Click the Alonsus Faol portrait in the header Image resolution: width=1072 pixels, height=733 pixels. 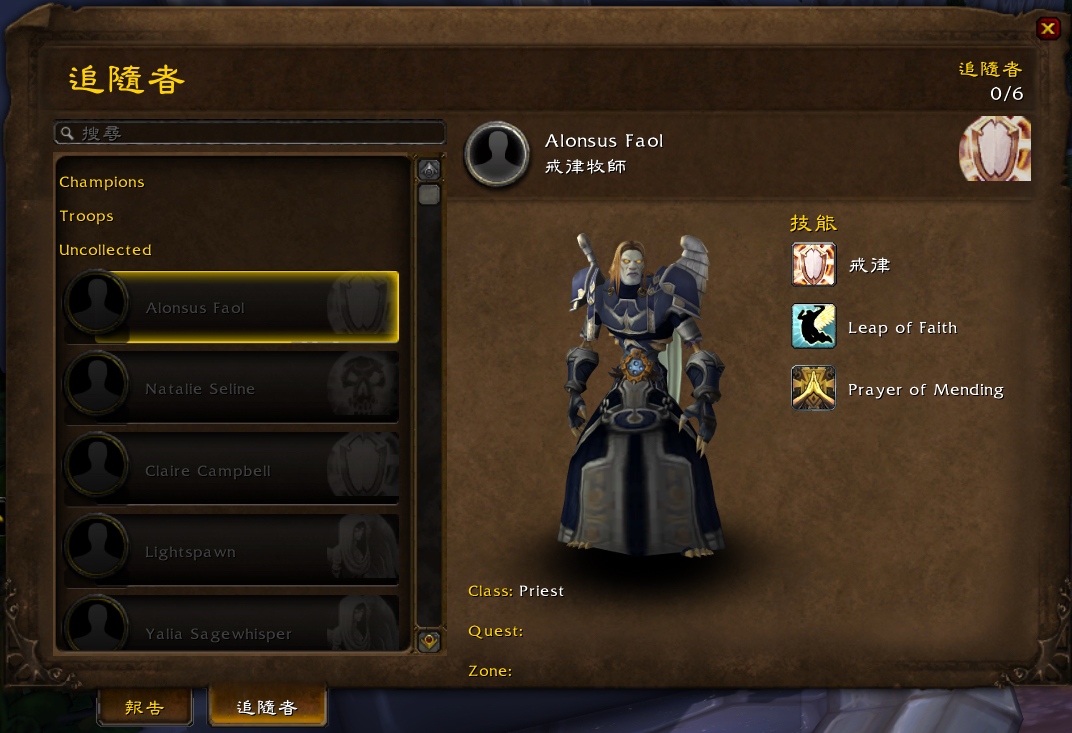click(497, 154)
